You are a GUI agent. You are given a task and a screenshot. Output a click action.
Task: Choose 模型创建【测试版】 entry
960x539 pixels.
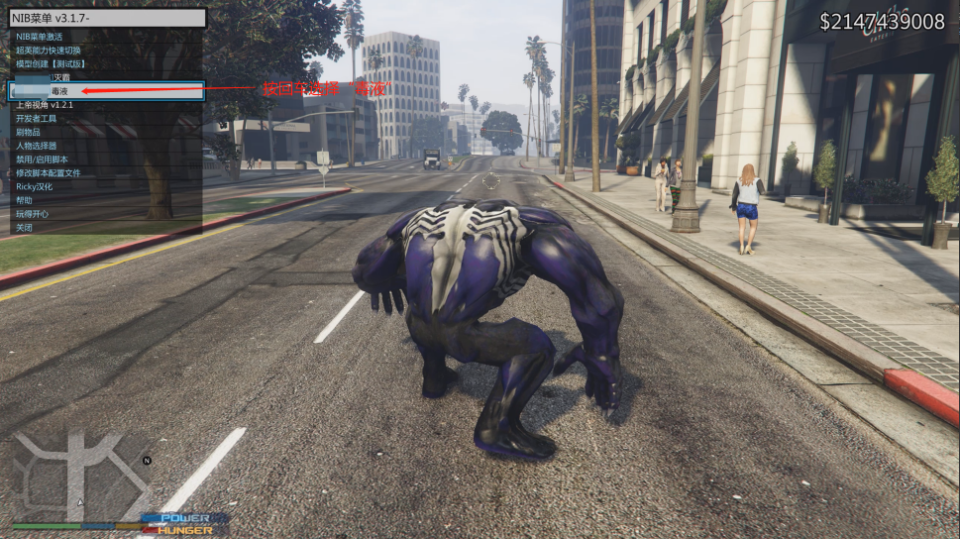point(50,63)
